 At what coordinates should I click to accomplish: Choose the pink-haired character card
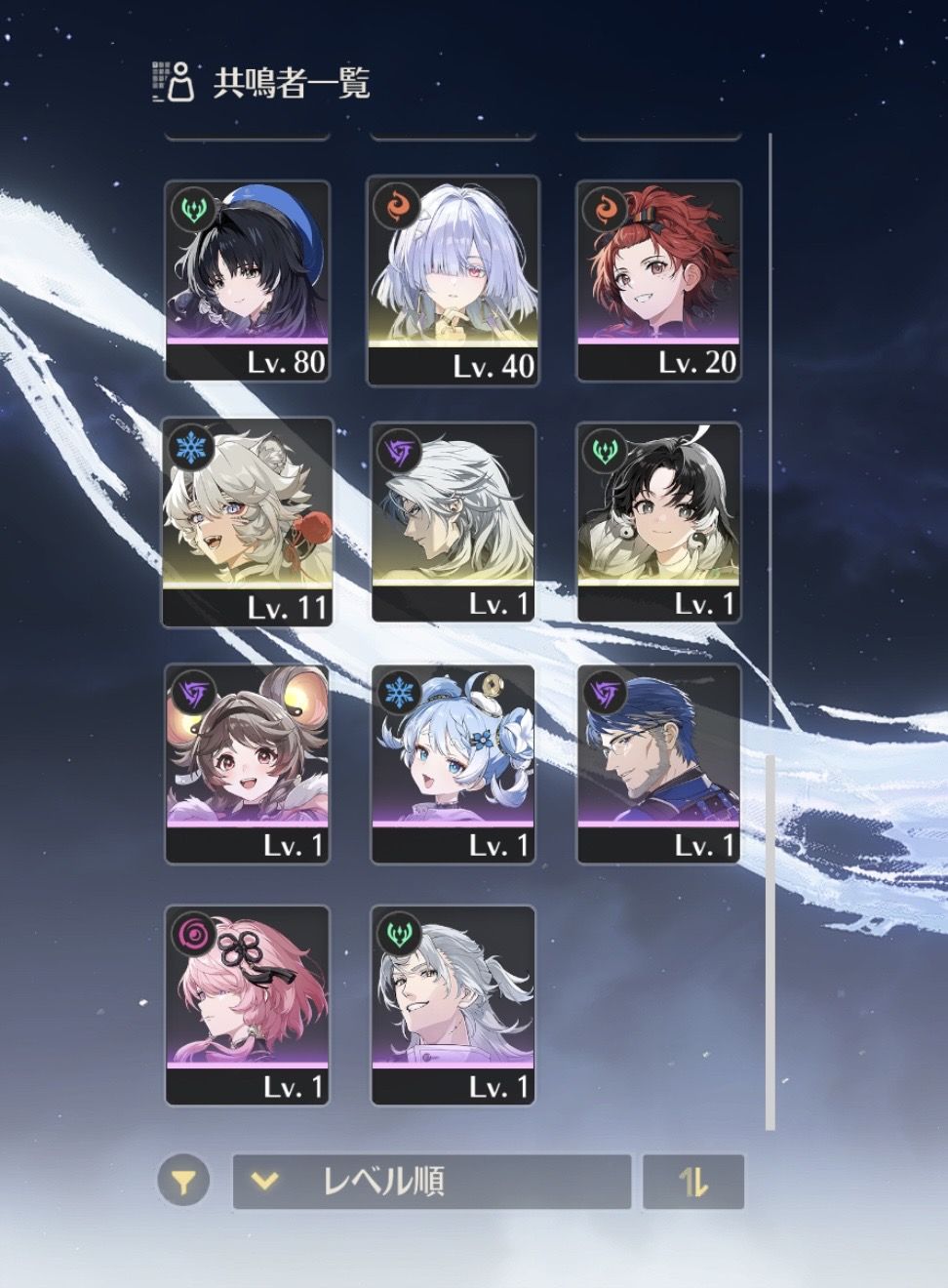click(248, 1005)
